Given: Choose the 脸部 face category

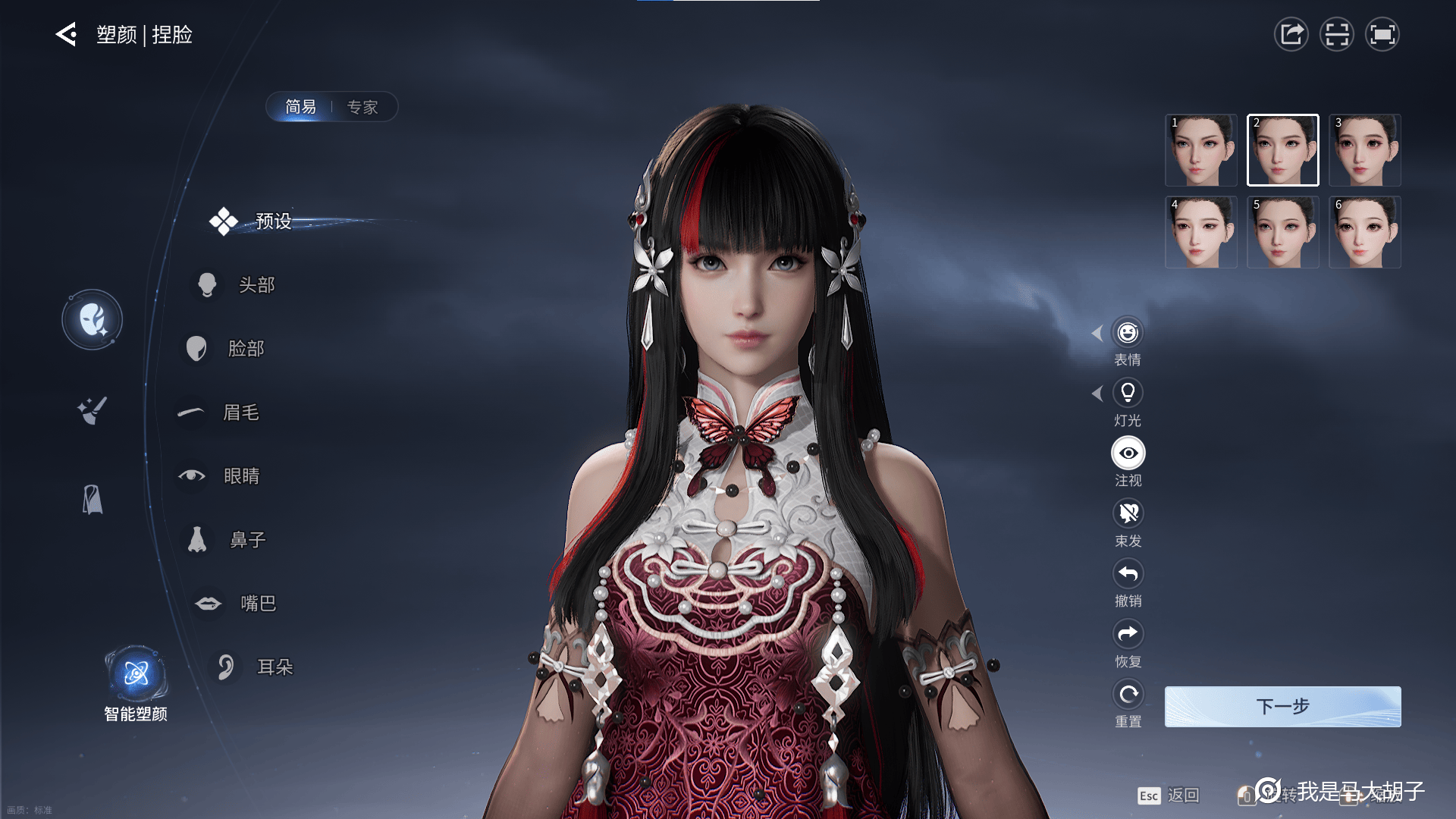Looking at the screenshot, I should [x=245, y=348].
